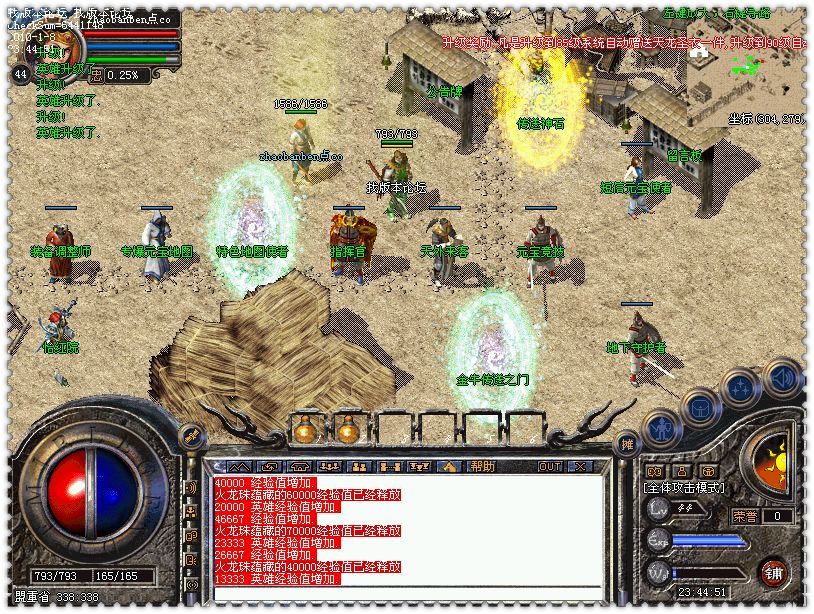Open the red 铺 shop button
The image size is (814, 614).
[773, 572]
